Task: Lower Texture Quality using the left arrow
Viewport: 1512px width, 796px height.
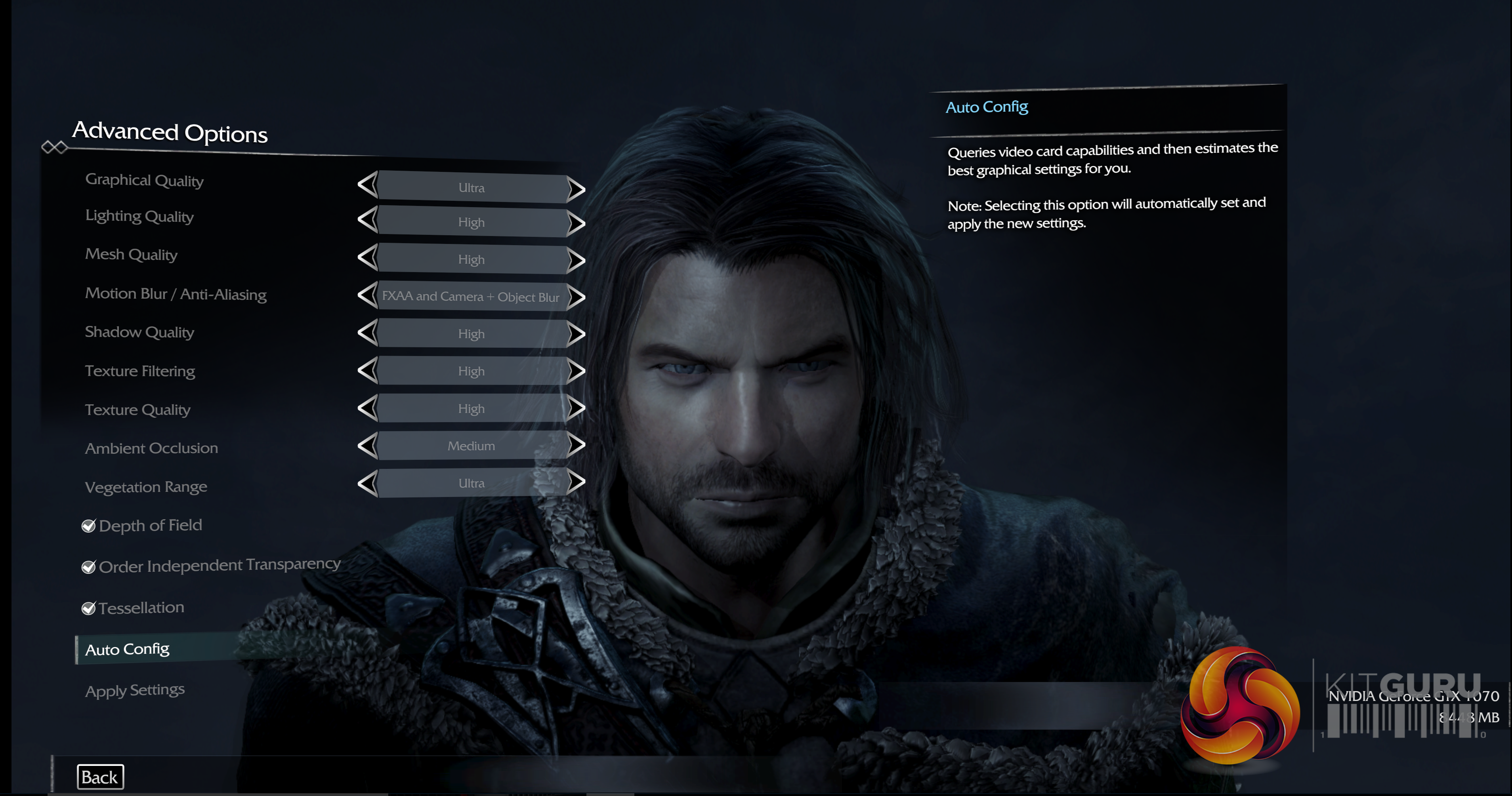Action: [x=367, y=408]
